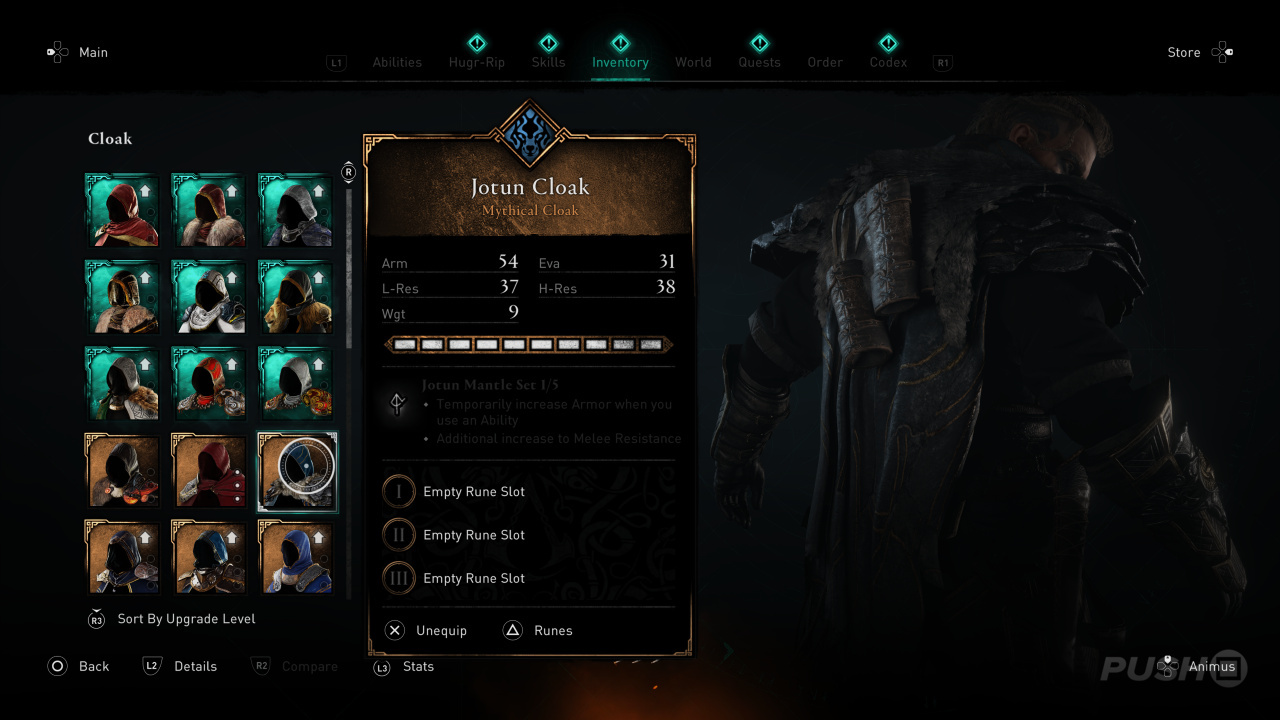The width and height of the screenshot is (1280, 720).
Task: Select the lion-mane hooded cloak
Action: 297,297
